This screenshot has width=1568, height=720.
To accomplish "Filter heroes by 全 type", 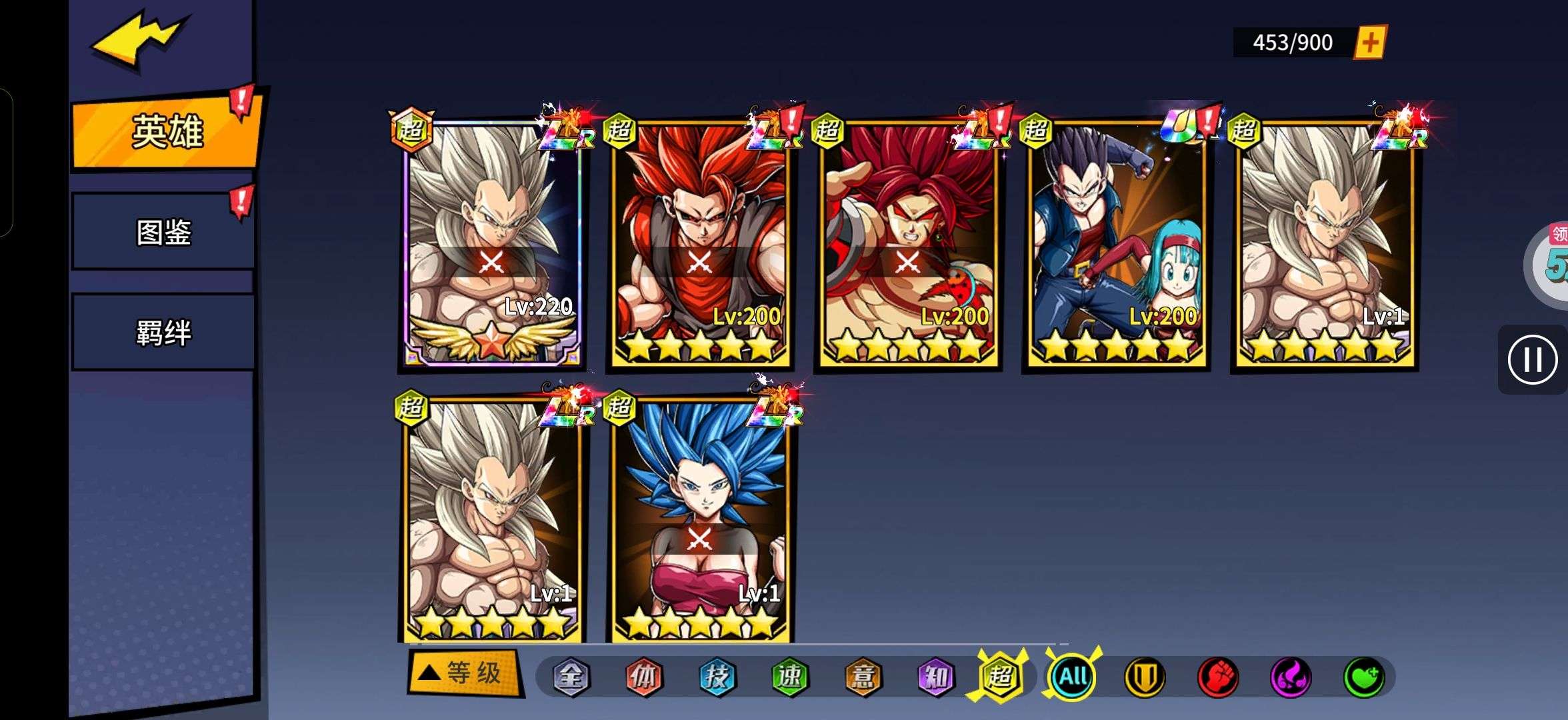I will click(571, 677).
